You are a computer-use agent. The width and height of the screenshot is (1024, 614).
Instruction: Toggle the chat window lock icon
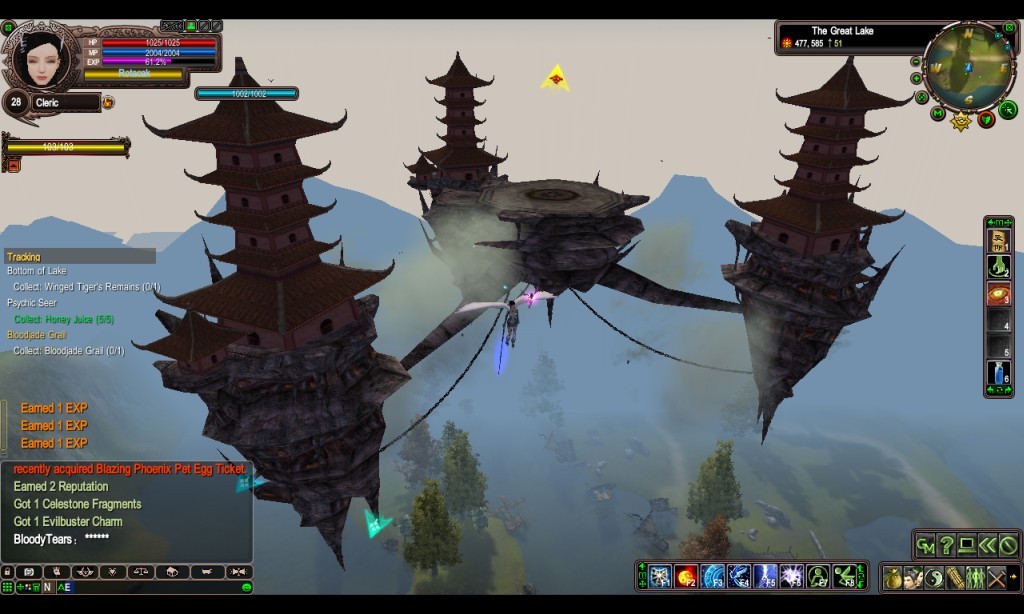pos(8,572)
